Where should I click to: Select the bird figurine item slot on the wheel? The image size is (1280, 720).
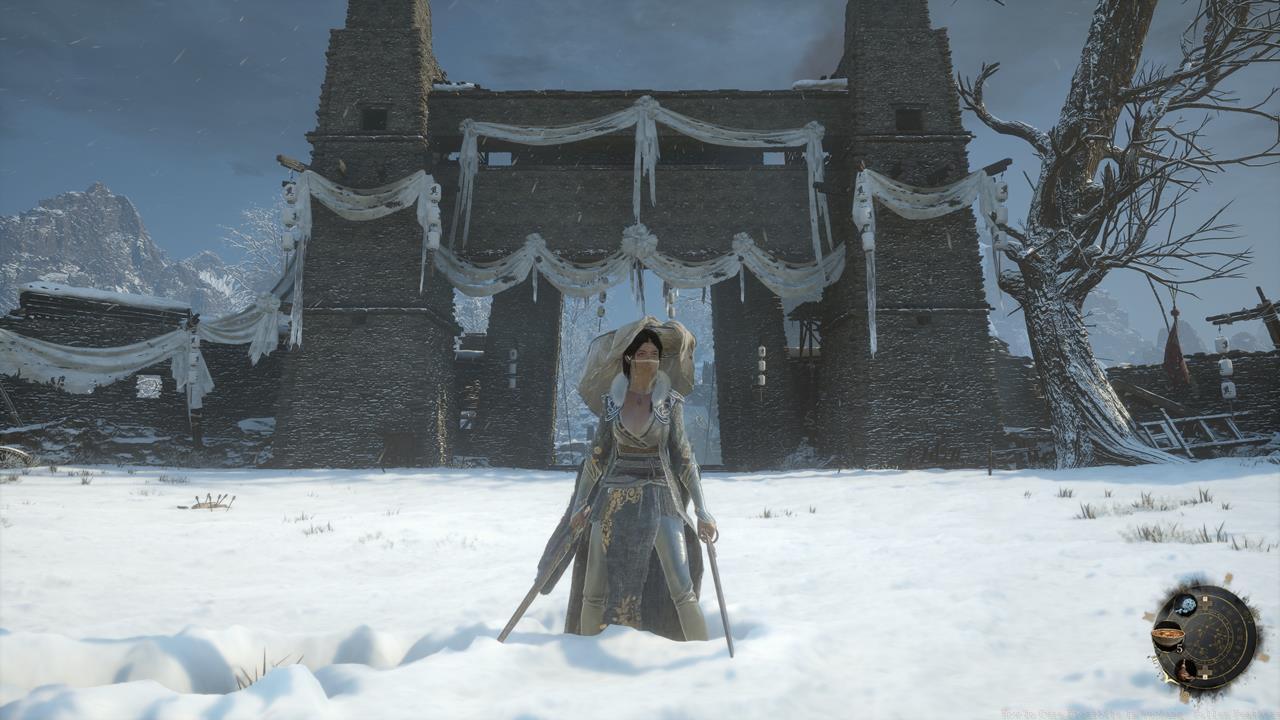coord(1186,670)
